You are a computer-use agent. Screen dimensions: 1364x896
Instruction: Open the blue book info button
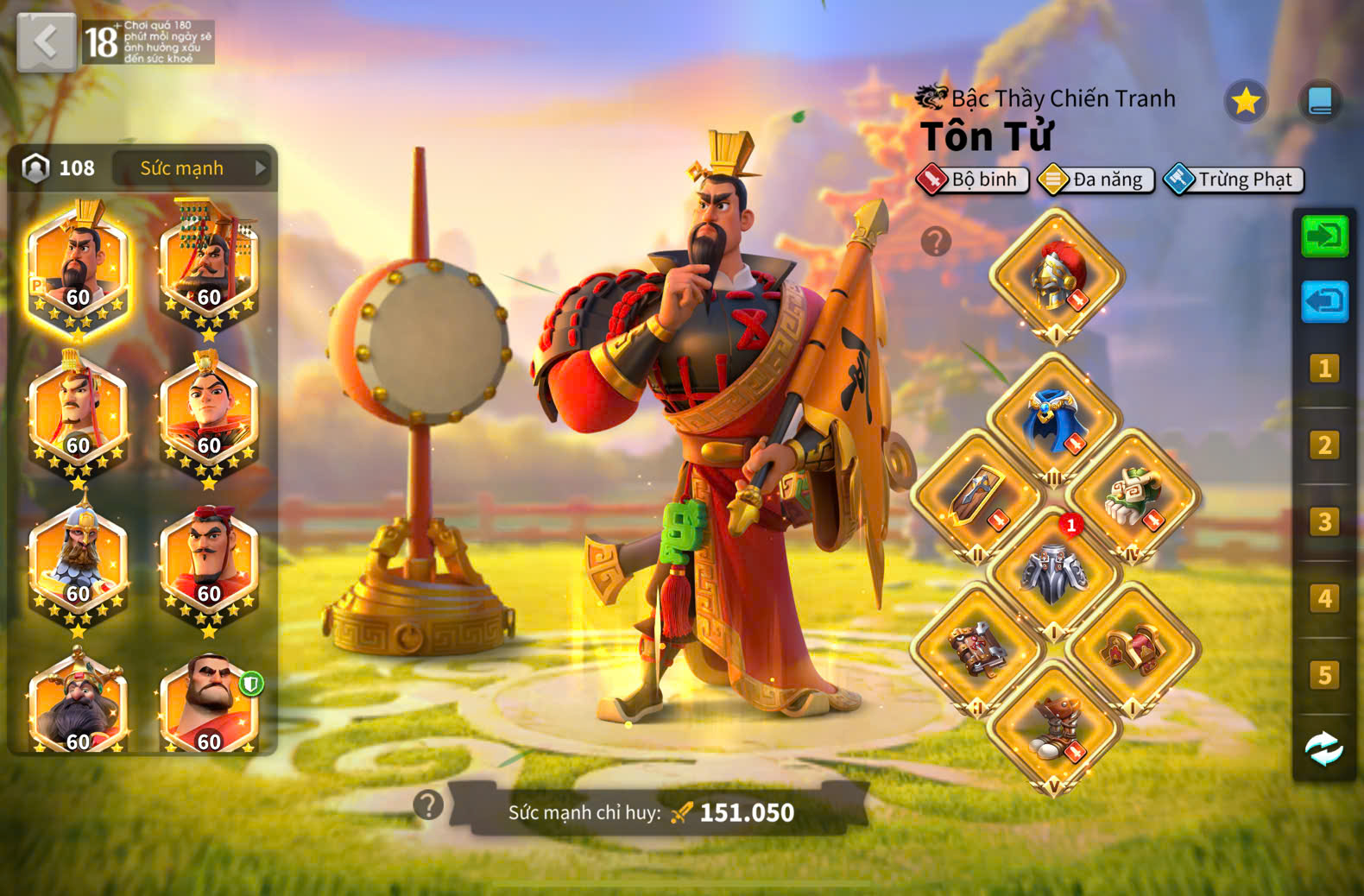click(1320, 102)
